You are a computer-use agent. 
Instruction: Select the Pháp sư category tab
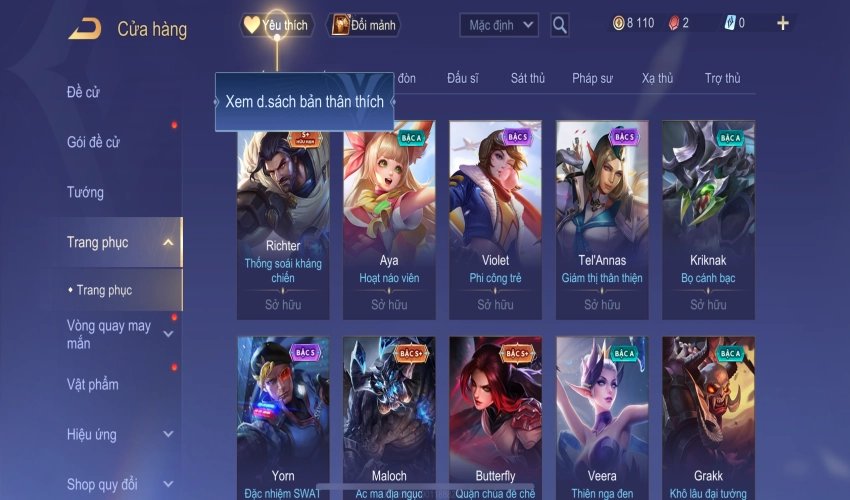tap(593, 78)
